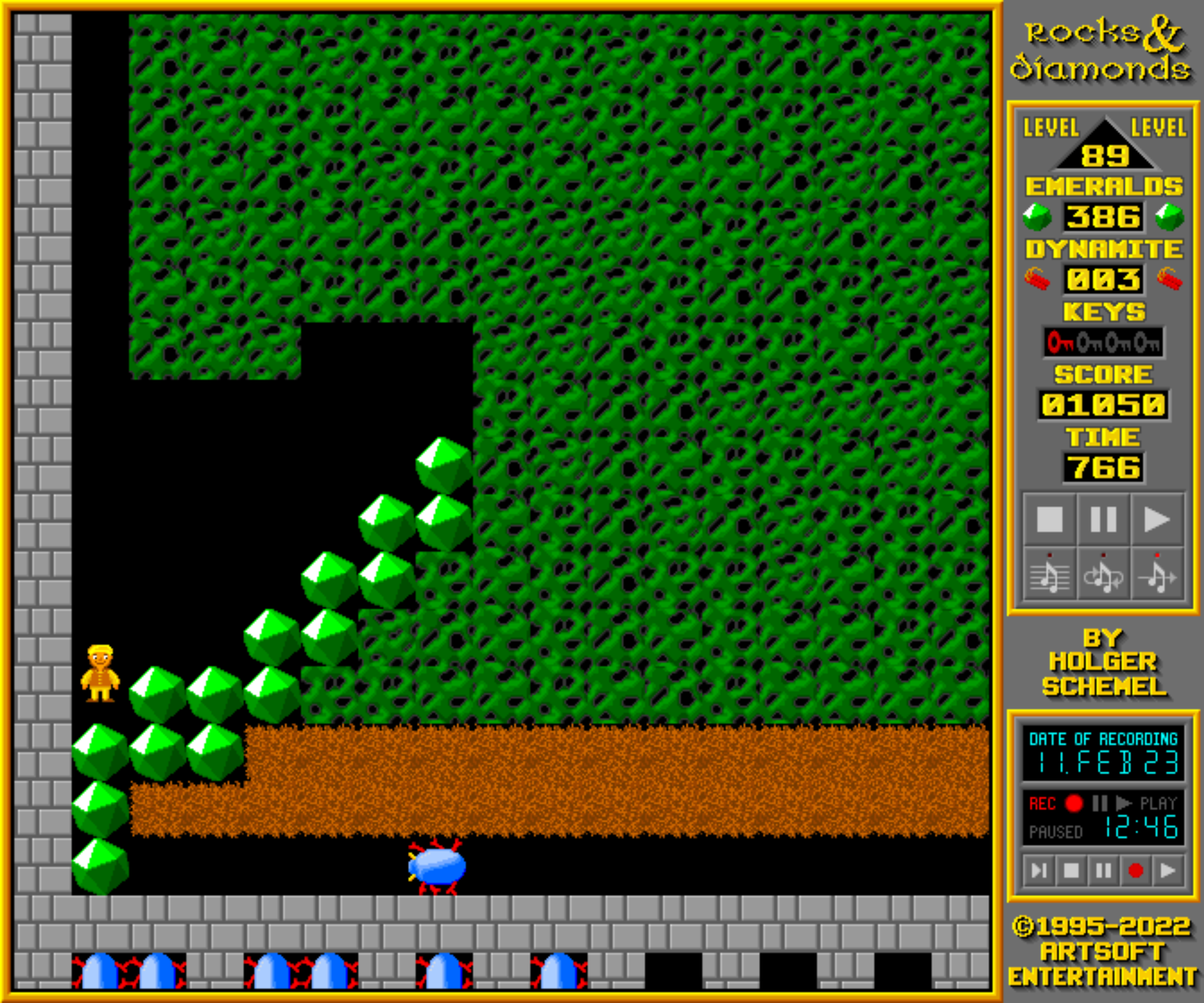Toggle sound loops with the looping note icon
Screen dimensions: 1204x1003
[1103, 575]
